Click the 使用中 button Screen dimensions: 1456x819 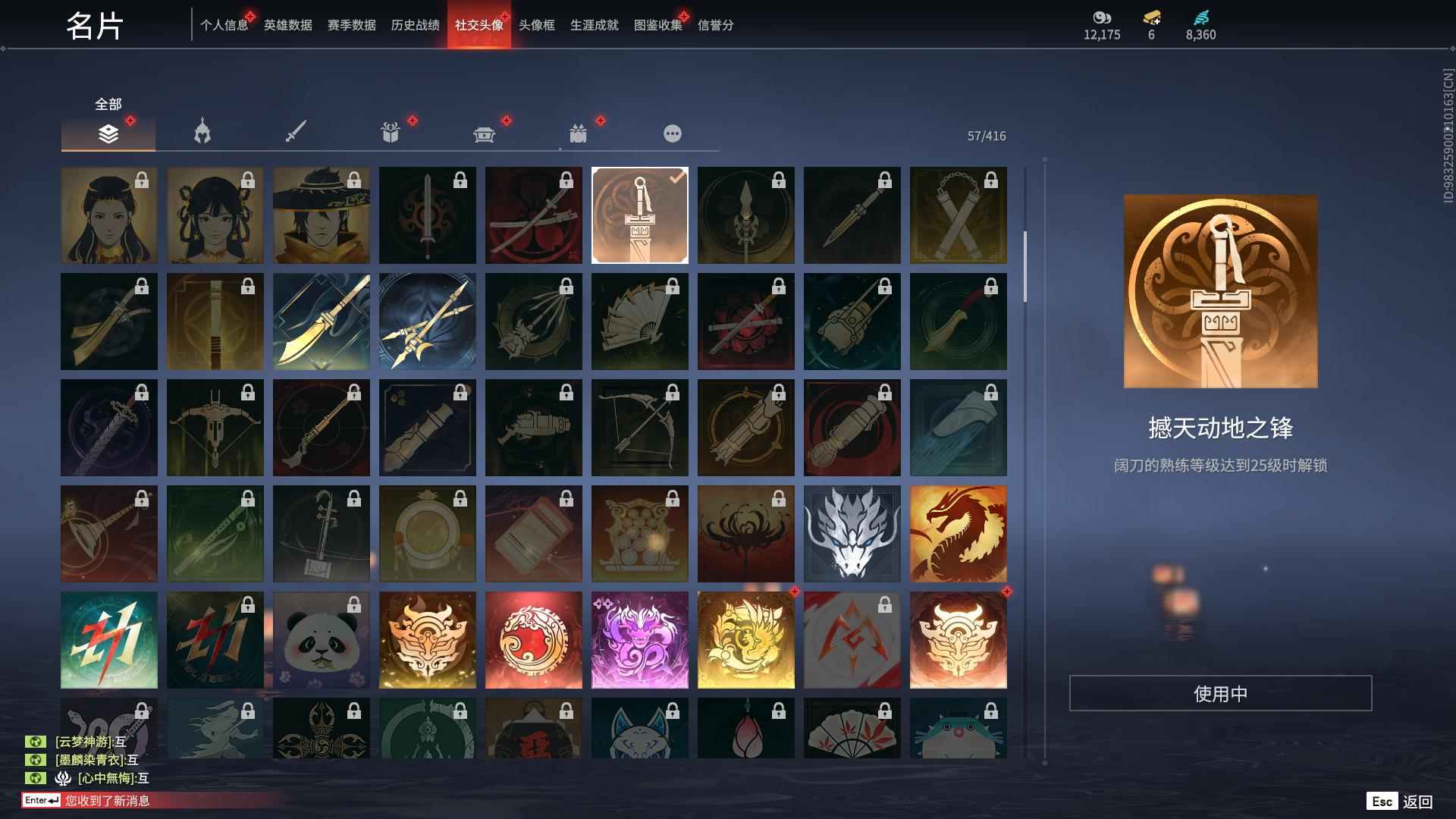coord(1219,692)
